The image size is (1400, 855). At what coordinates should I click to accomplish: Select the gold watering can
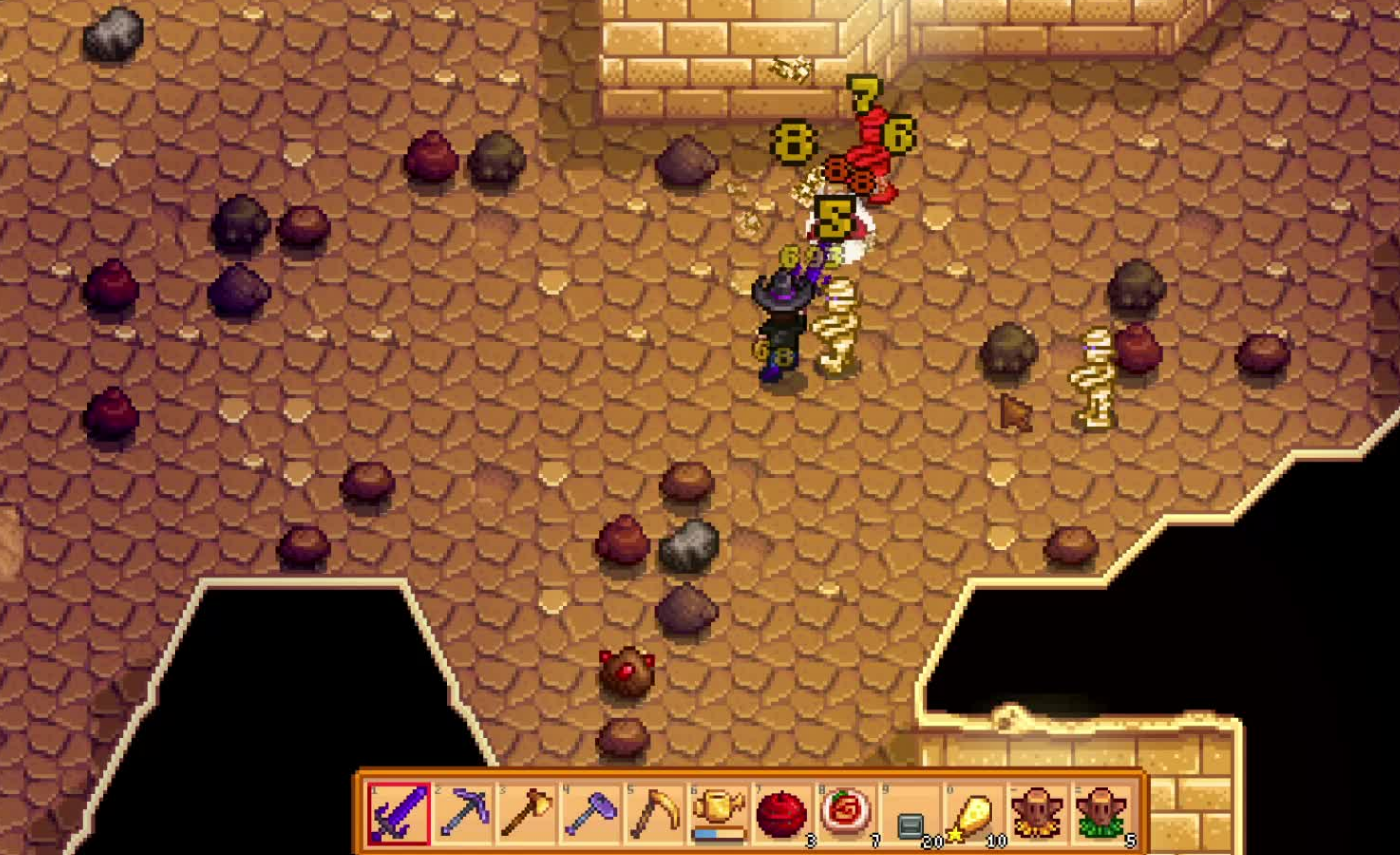click(x=719, y=812)
